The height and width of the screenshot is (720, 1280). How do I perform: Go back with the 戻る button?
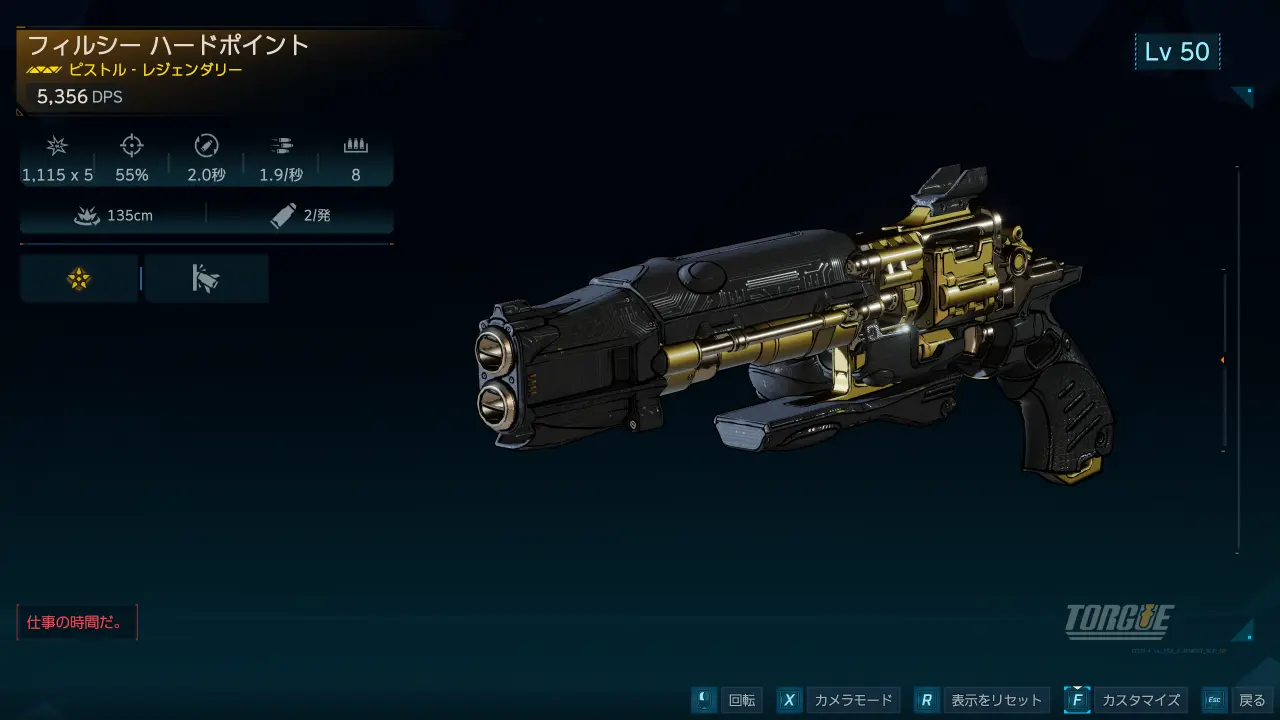[1236, 700]
